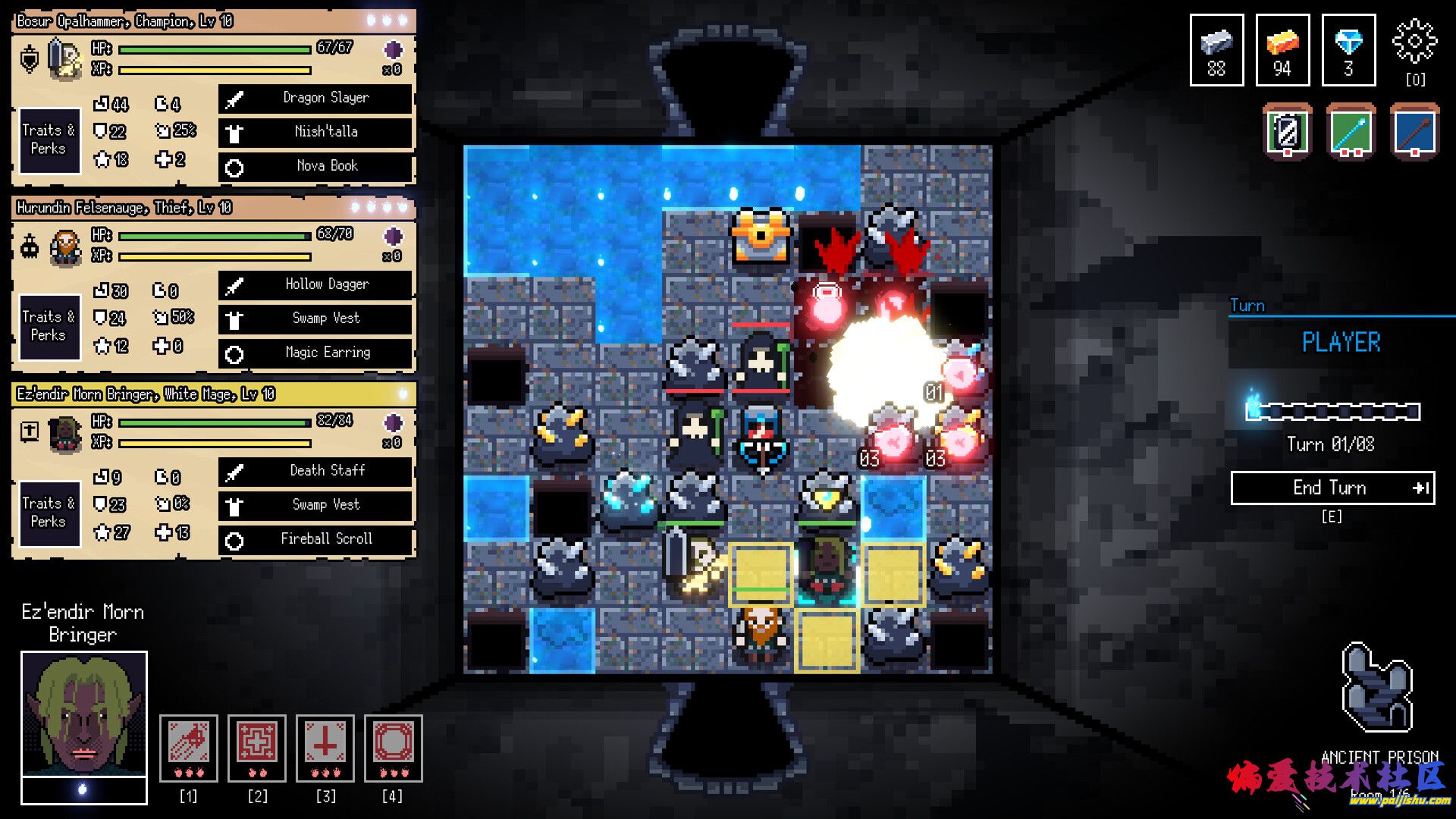Click Ez'endir Morn Bringer's portrait
1456x819 pixels.
tap(83, 713)
